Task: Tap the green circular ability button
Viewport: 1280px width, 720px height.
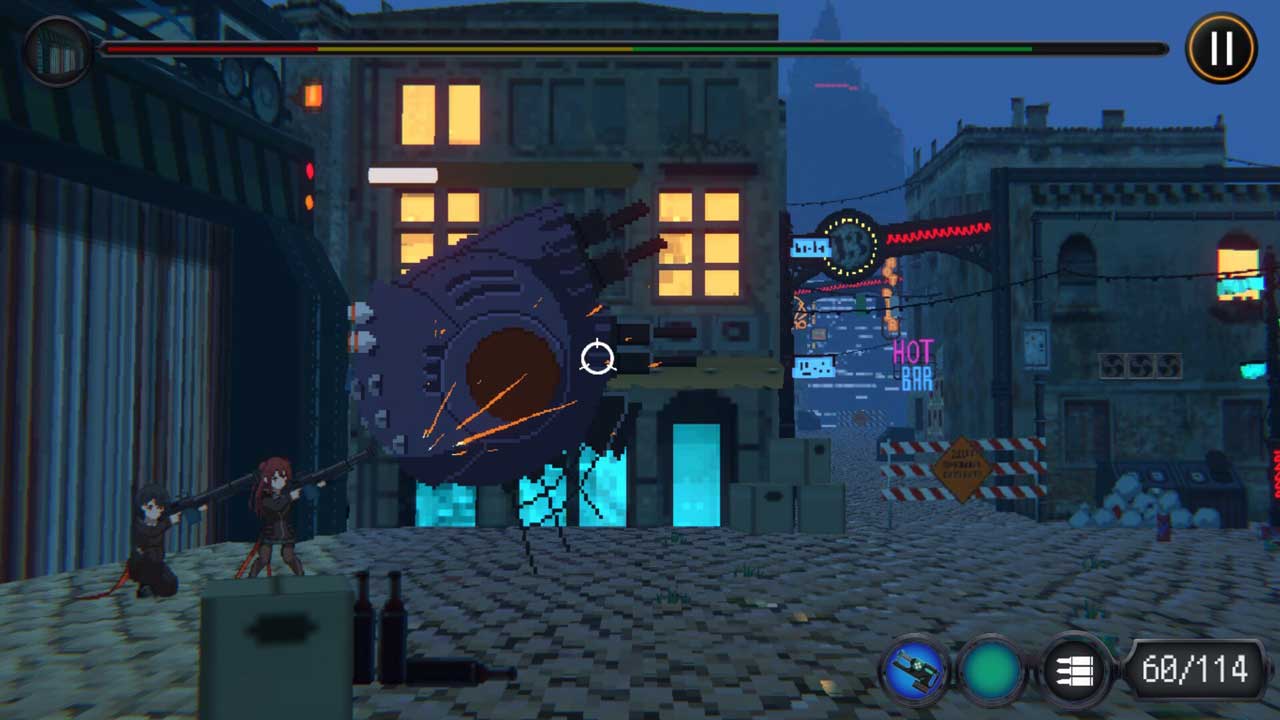Action: tap(991, 668)
